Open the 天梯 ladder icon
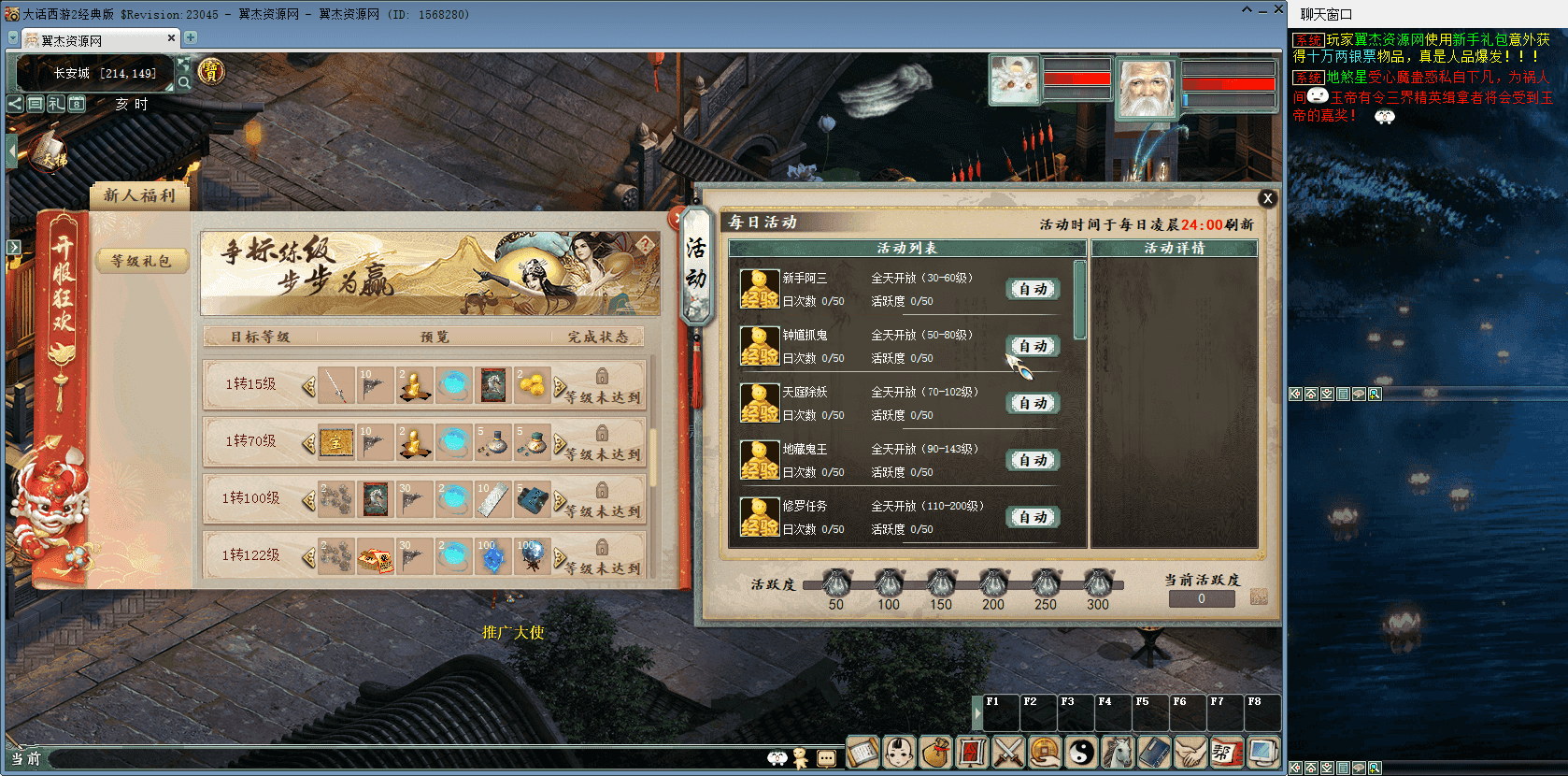The width and height of the screenshot is (1568, 776). pyautogui.click(x=49, y=155)
